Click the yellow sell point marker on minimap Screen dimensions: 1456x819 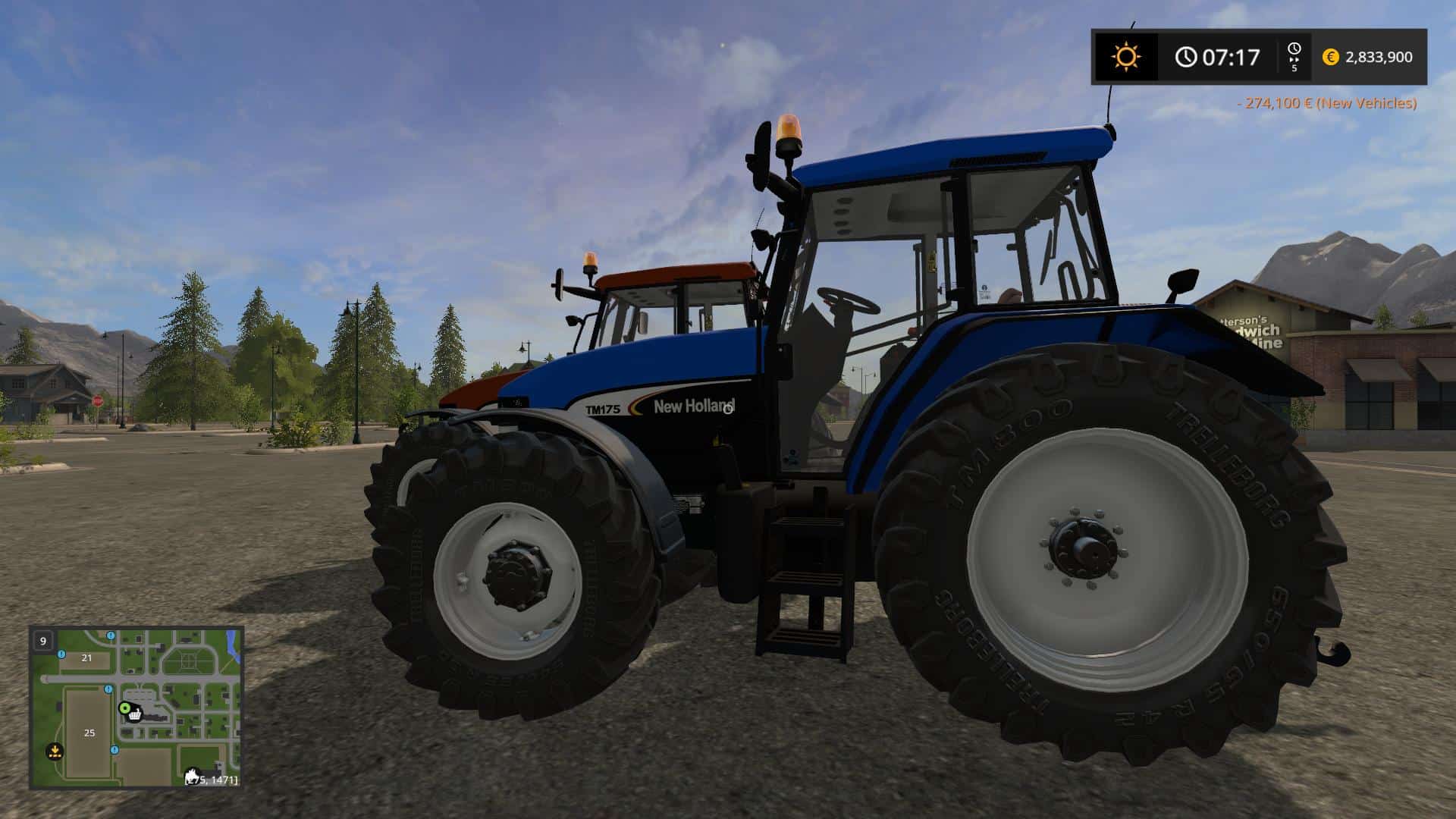tap(55, 752)
